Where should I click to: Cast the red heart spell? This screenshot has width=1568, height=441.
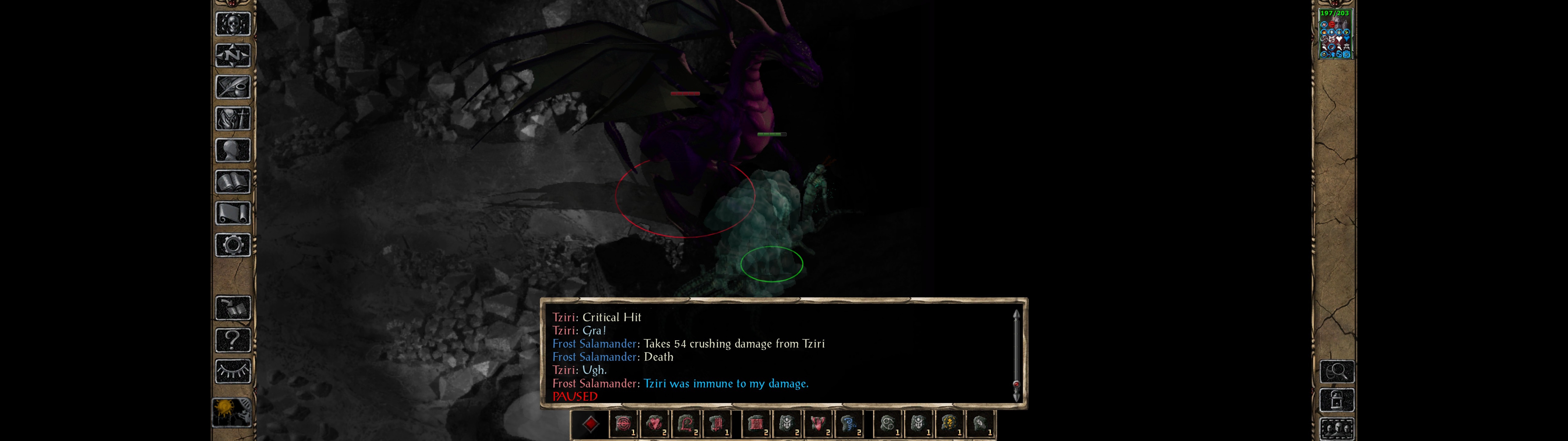tap(656, 424)
